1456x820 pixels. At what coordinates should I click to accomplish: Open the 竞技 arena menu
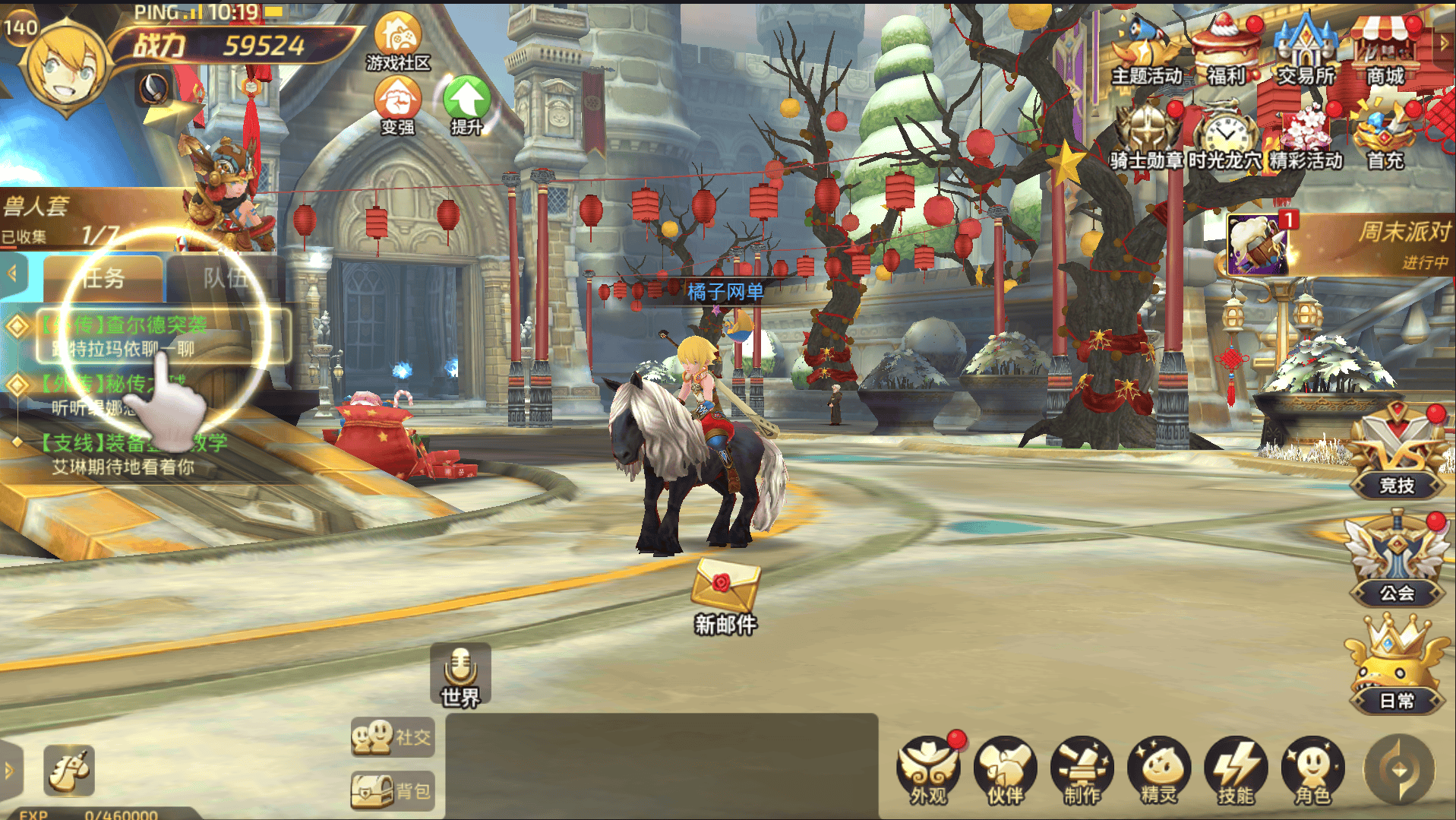coord(1397,456)
